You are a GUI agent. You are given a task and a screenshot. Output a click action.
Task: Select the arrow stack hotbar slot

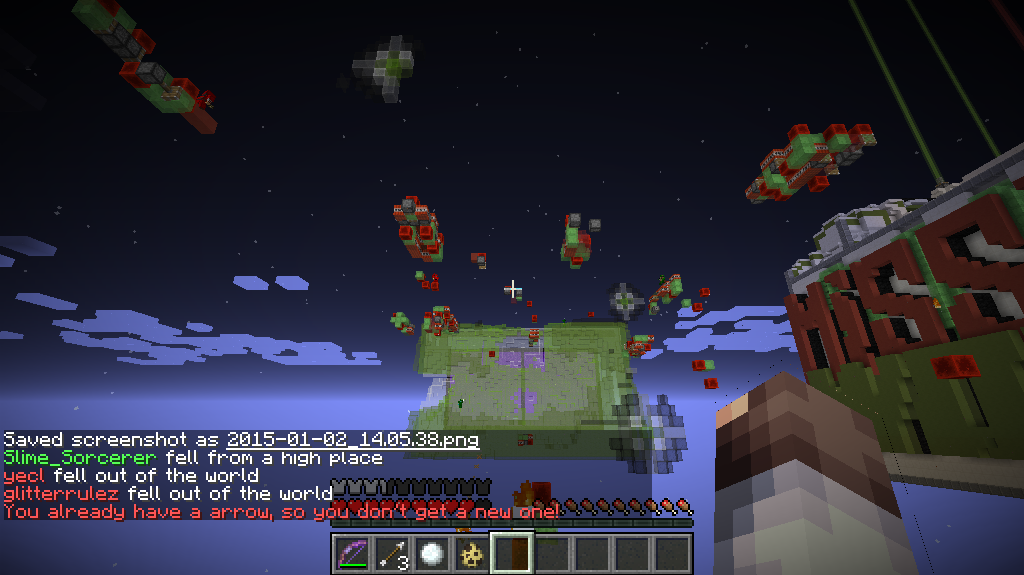(391, 553)
